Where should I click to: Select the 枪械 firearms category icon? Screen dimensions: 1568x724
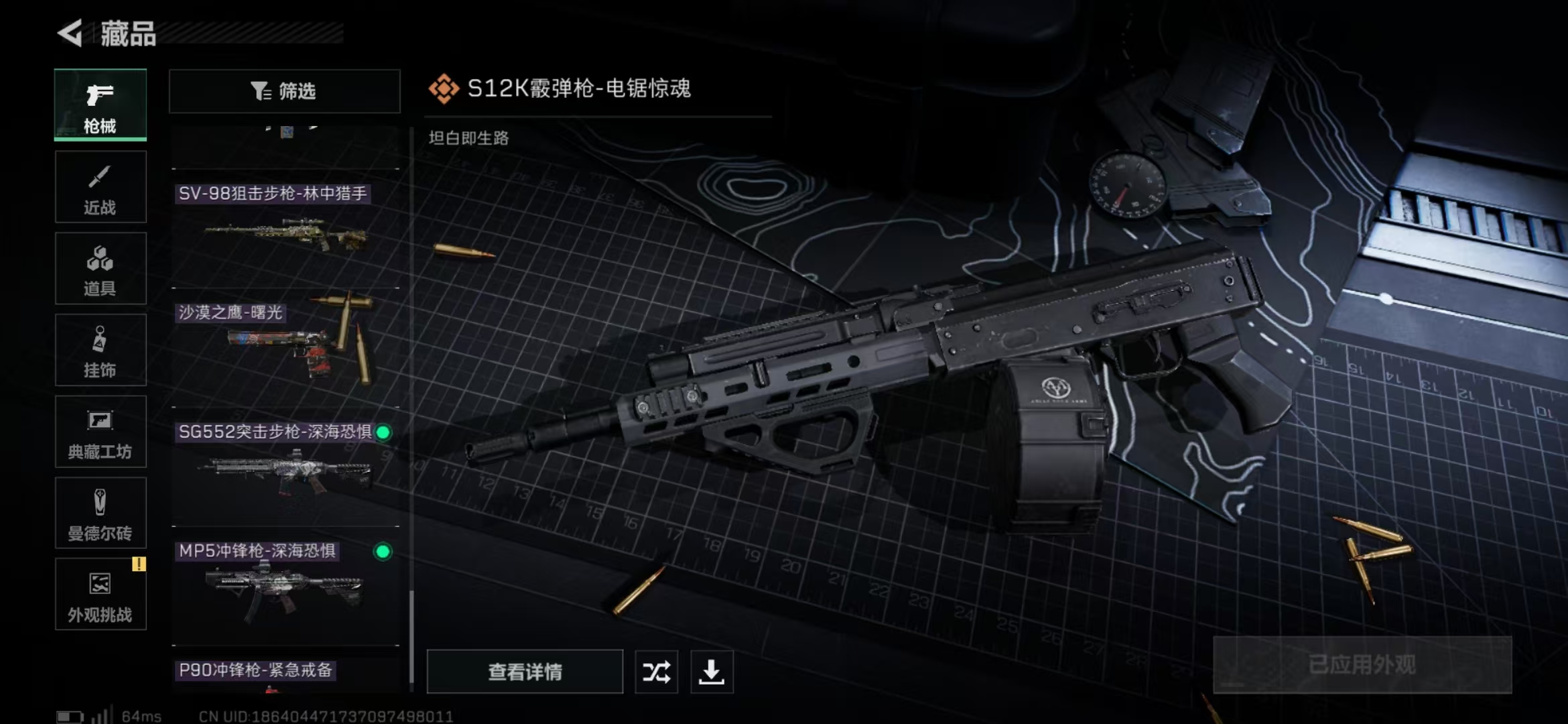coord(100,104)
